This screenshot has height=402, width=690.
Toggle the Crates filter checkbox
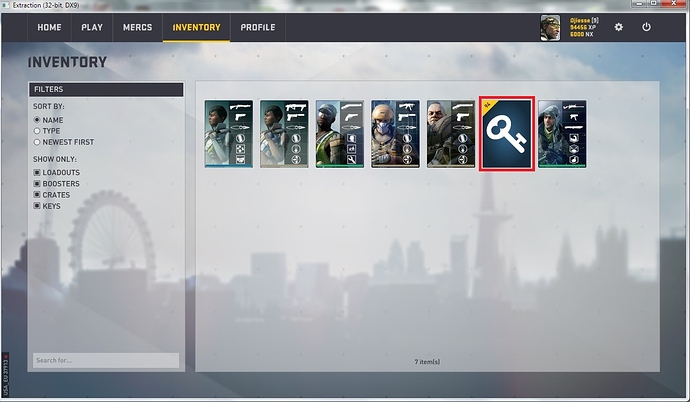click(38, 194)
